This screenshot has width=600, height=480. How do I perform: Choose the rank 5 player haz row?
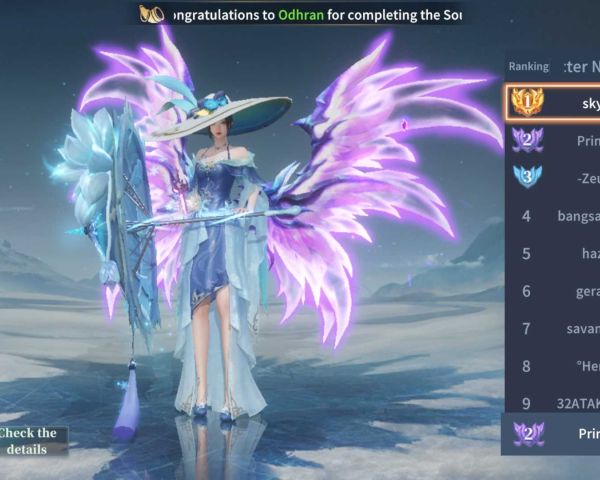[x=553, y=253]
